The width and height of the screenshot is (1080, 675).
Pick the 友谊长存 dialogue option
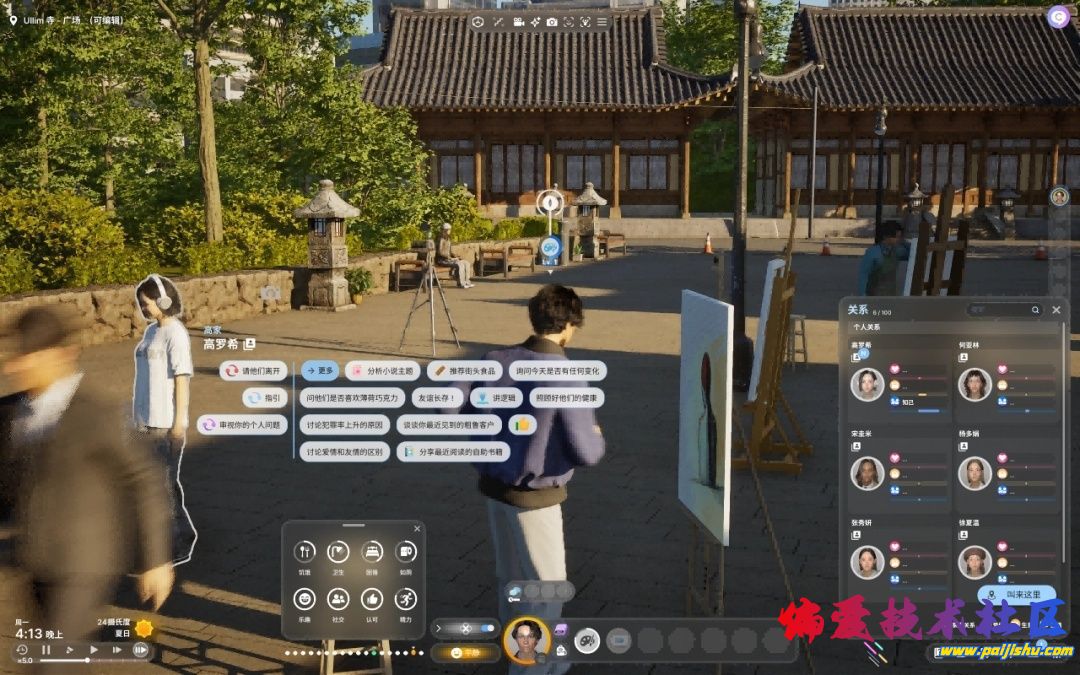click(437, 398)
